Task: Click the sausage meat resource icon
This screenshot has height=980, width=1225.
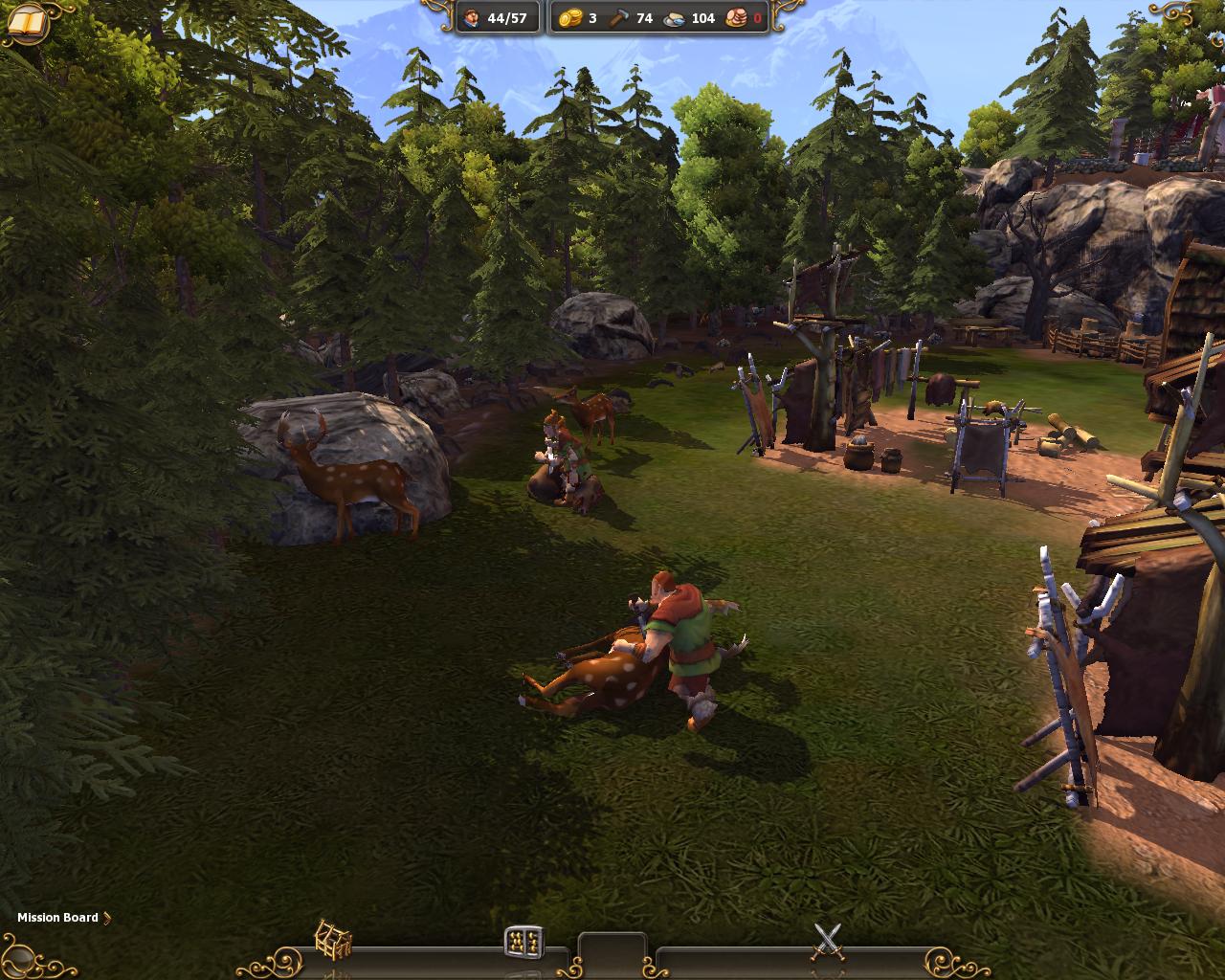Action: click(x=736, y=18)
